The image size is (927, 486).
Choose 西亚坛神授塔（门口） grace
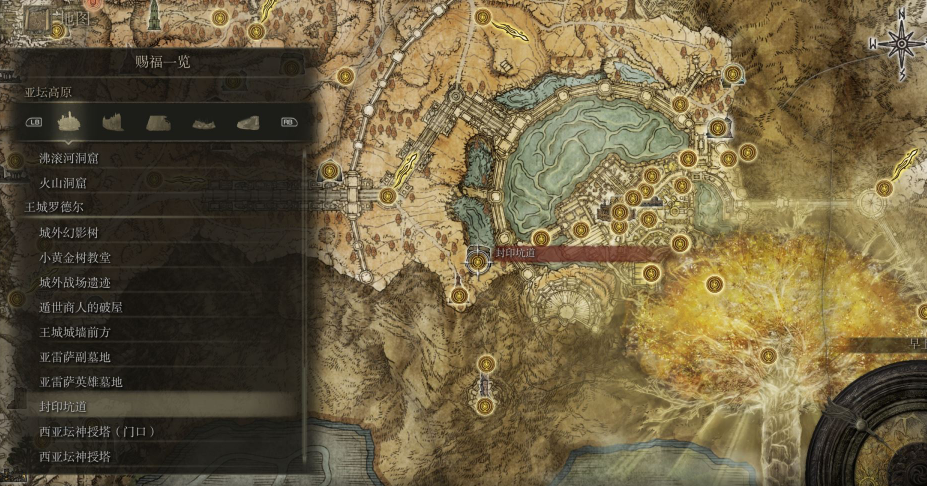click(x=95, y=431)
